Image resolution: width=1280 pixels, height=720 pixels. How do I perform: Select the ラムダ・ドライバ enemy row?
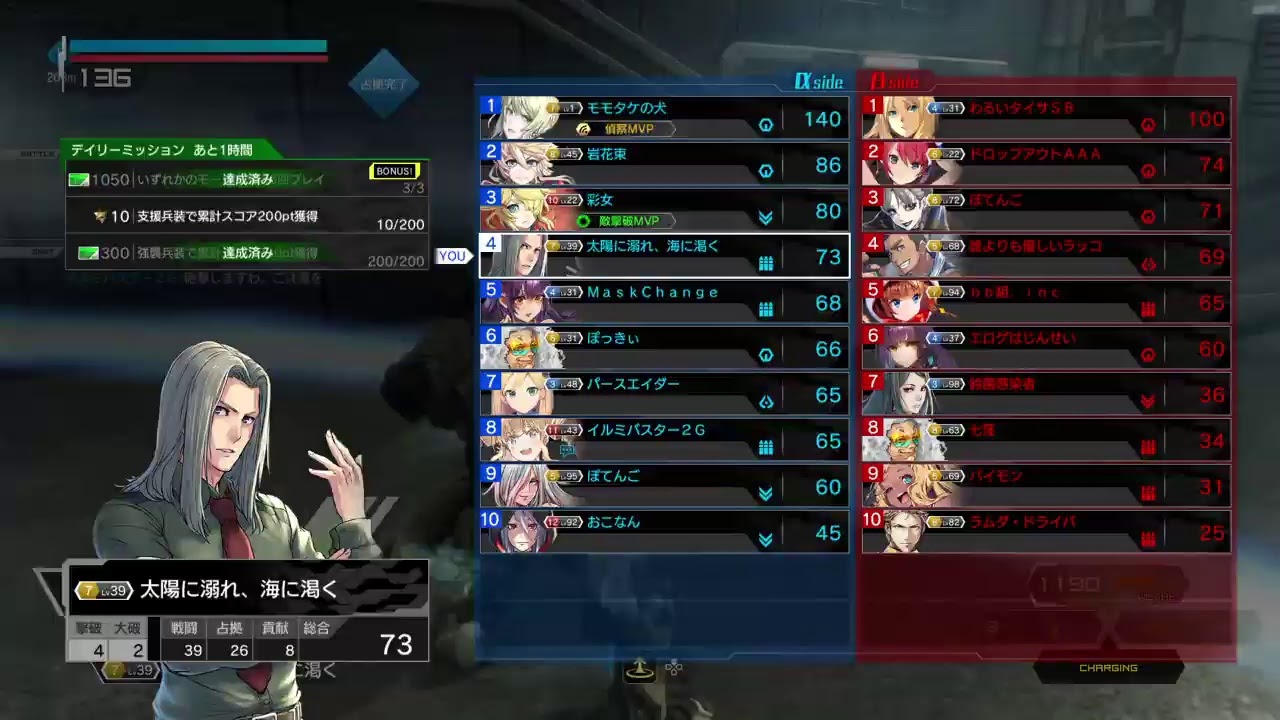[x=1046, y=532]
